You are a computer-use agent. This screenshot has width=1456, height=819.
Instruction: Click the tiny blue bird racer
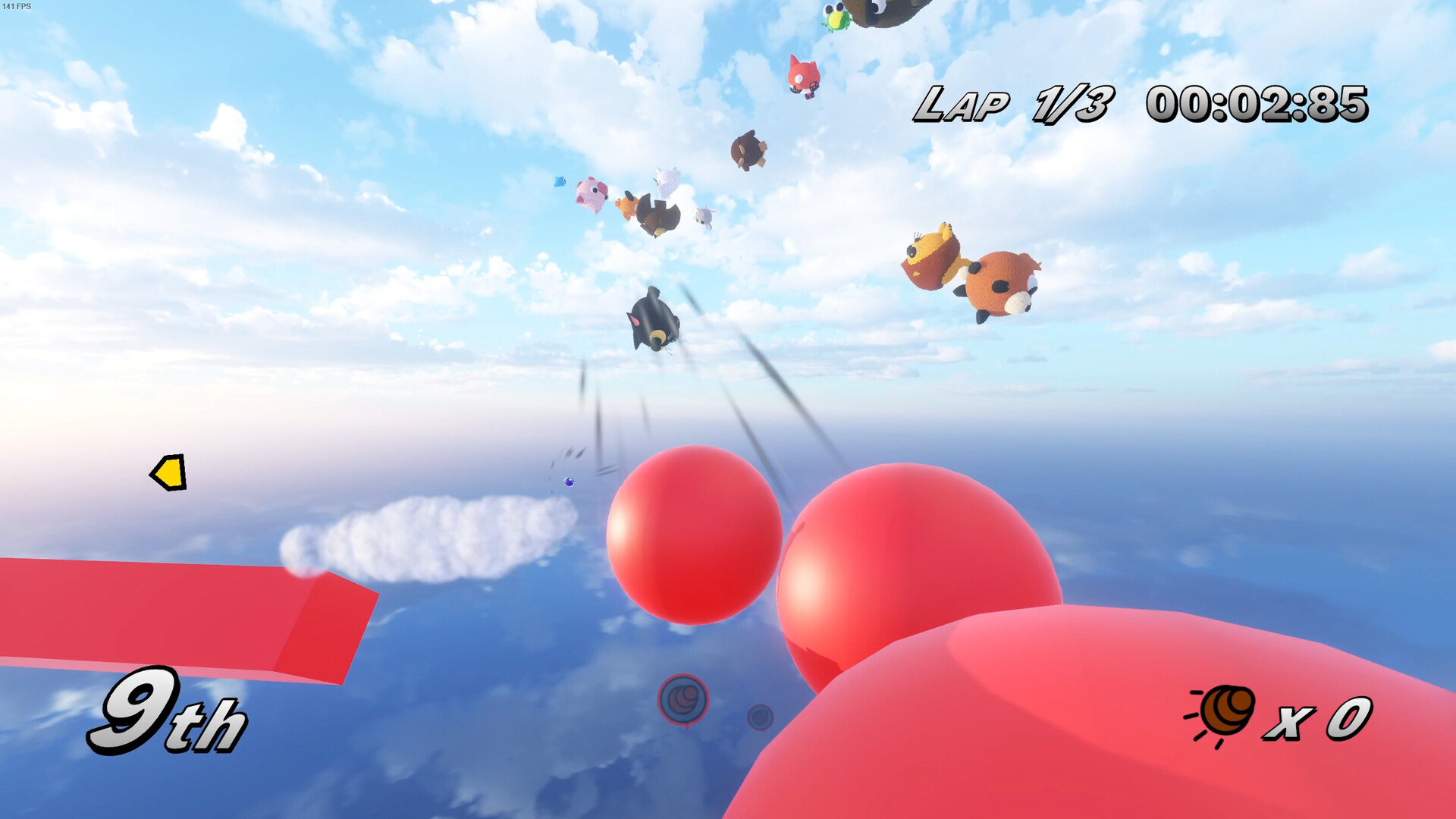pyautogui.click(x=557, y=182)
